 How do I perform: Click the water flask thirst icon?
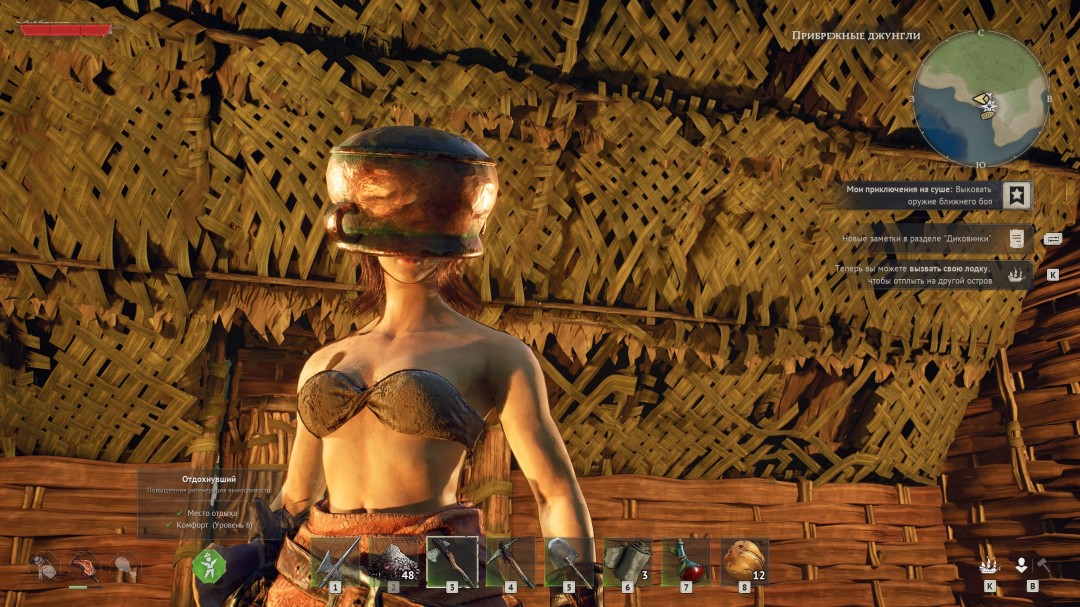tap(43, 567)
